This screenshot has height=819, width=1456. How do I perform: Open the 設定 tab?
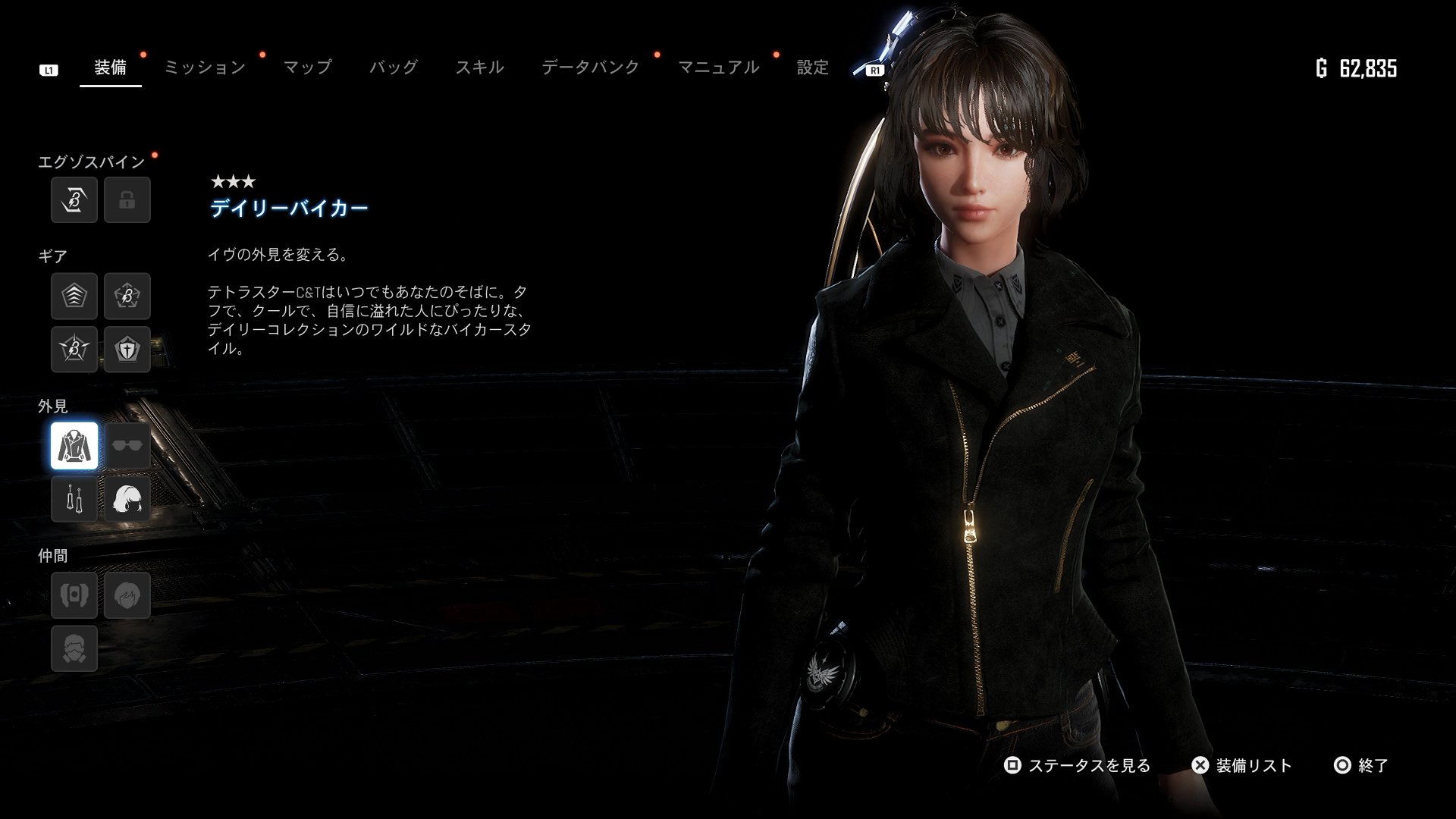point(812,67)
